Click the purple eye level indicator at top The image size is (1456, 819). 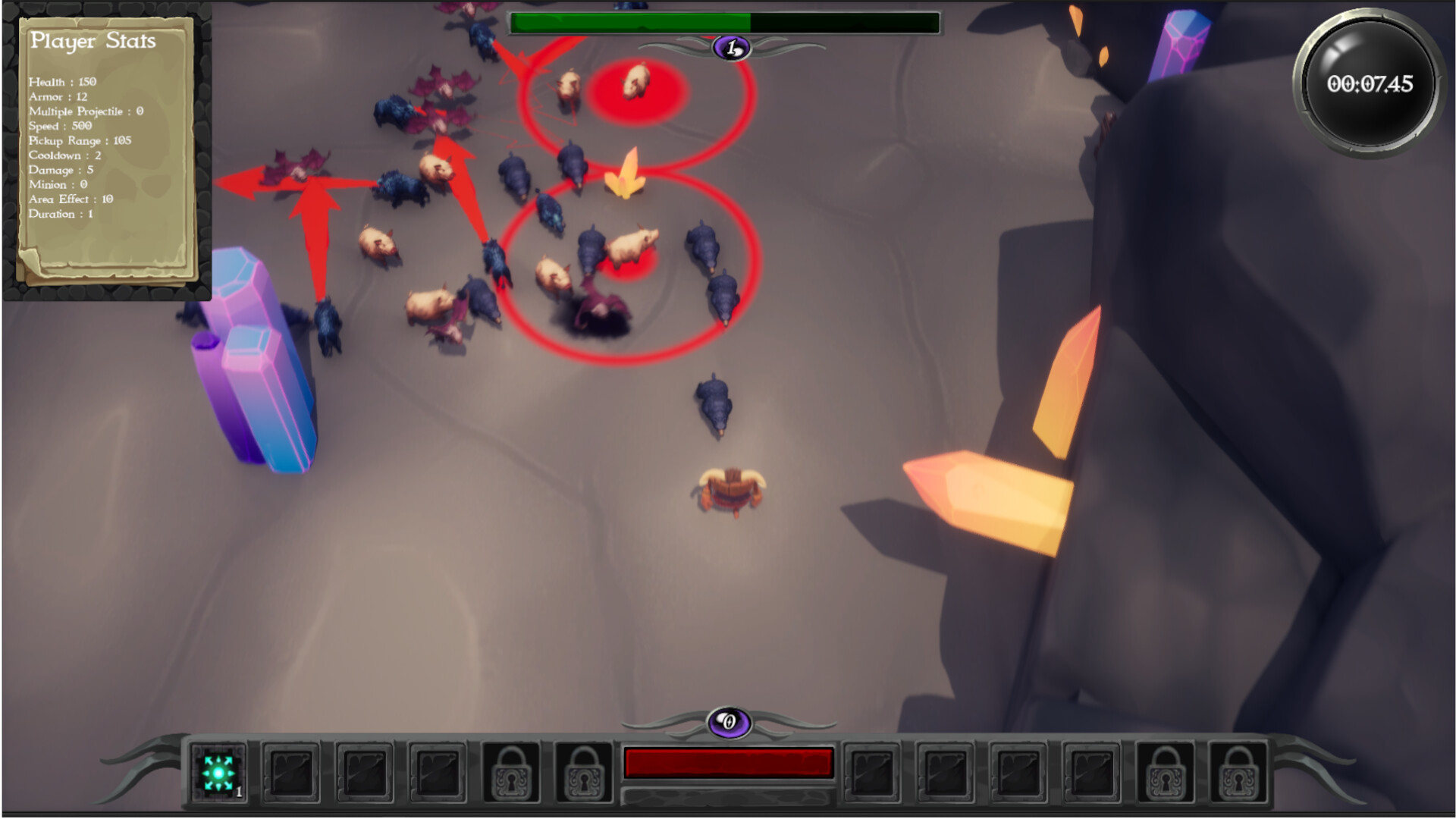click(x=730, y=47)
